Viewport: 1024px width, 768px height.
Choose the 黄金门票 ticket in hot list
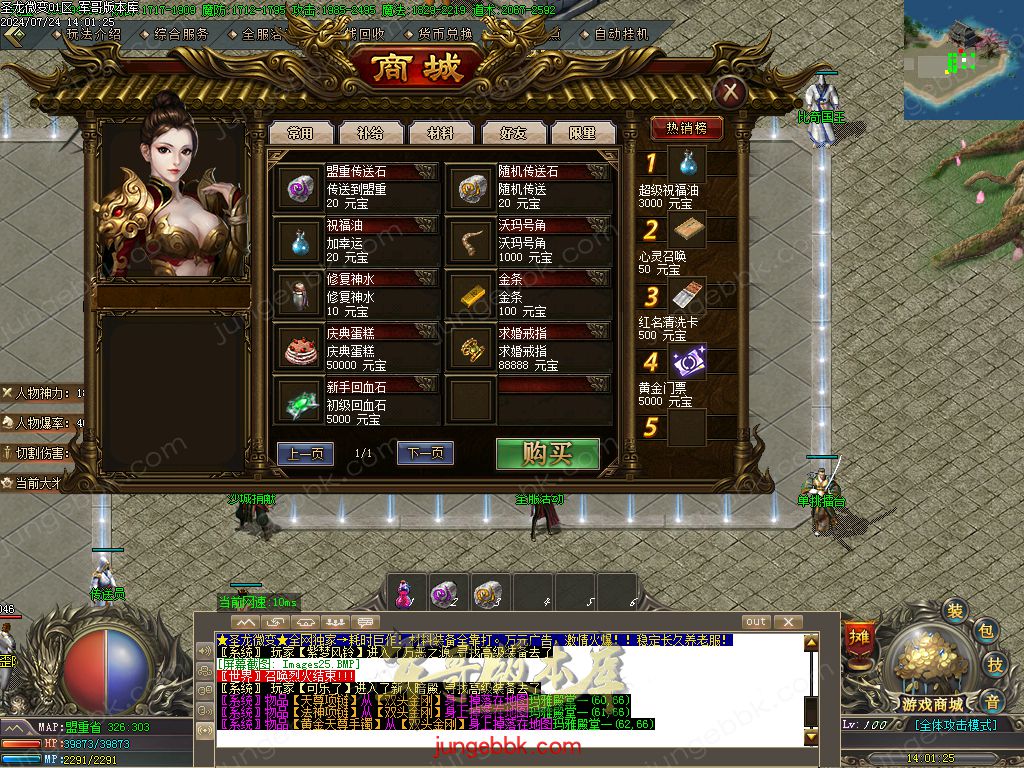[687, 362]
